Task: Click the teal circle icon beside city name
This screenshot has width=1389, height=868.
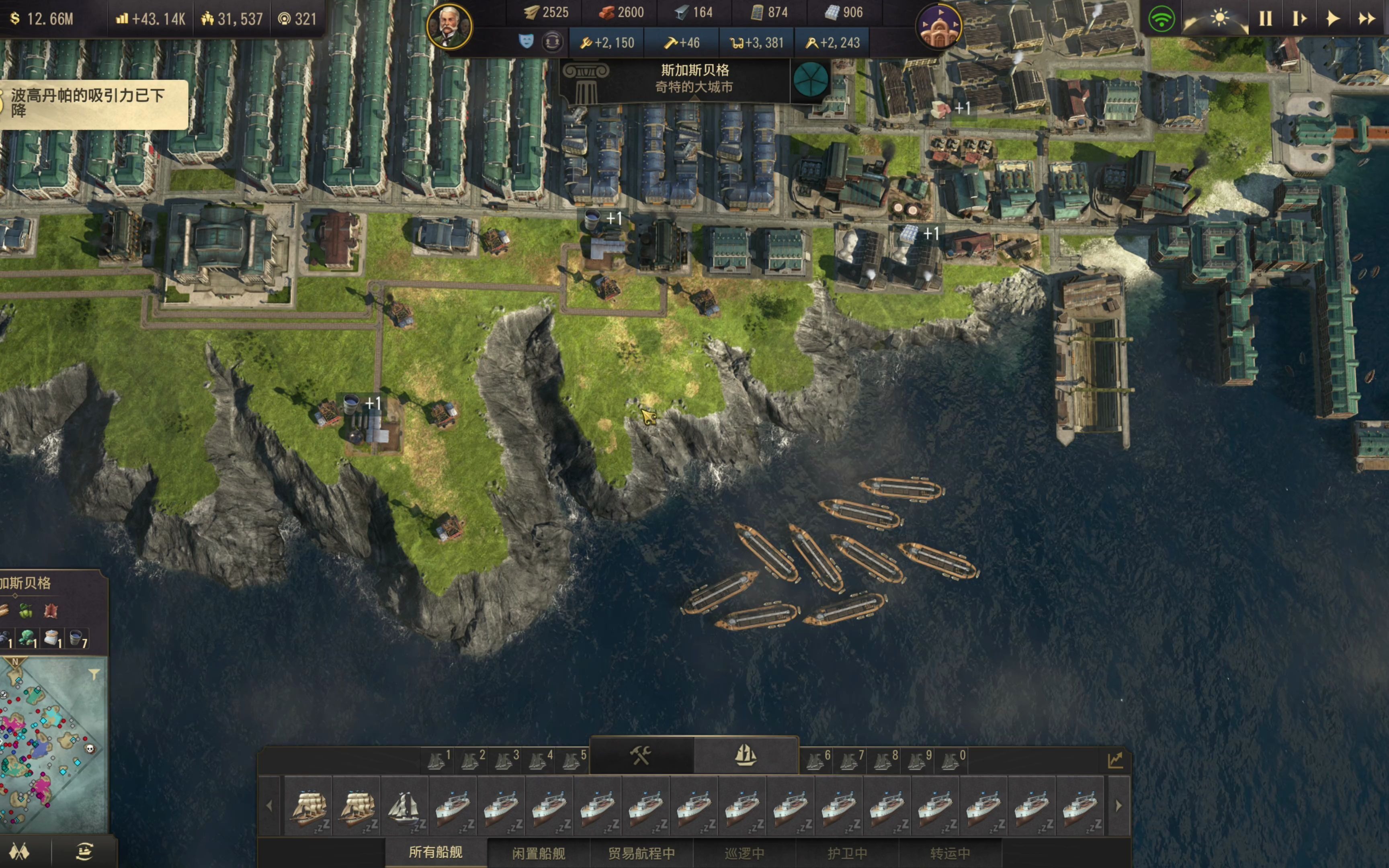Action: [x=810, y=79]
